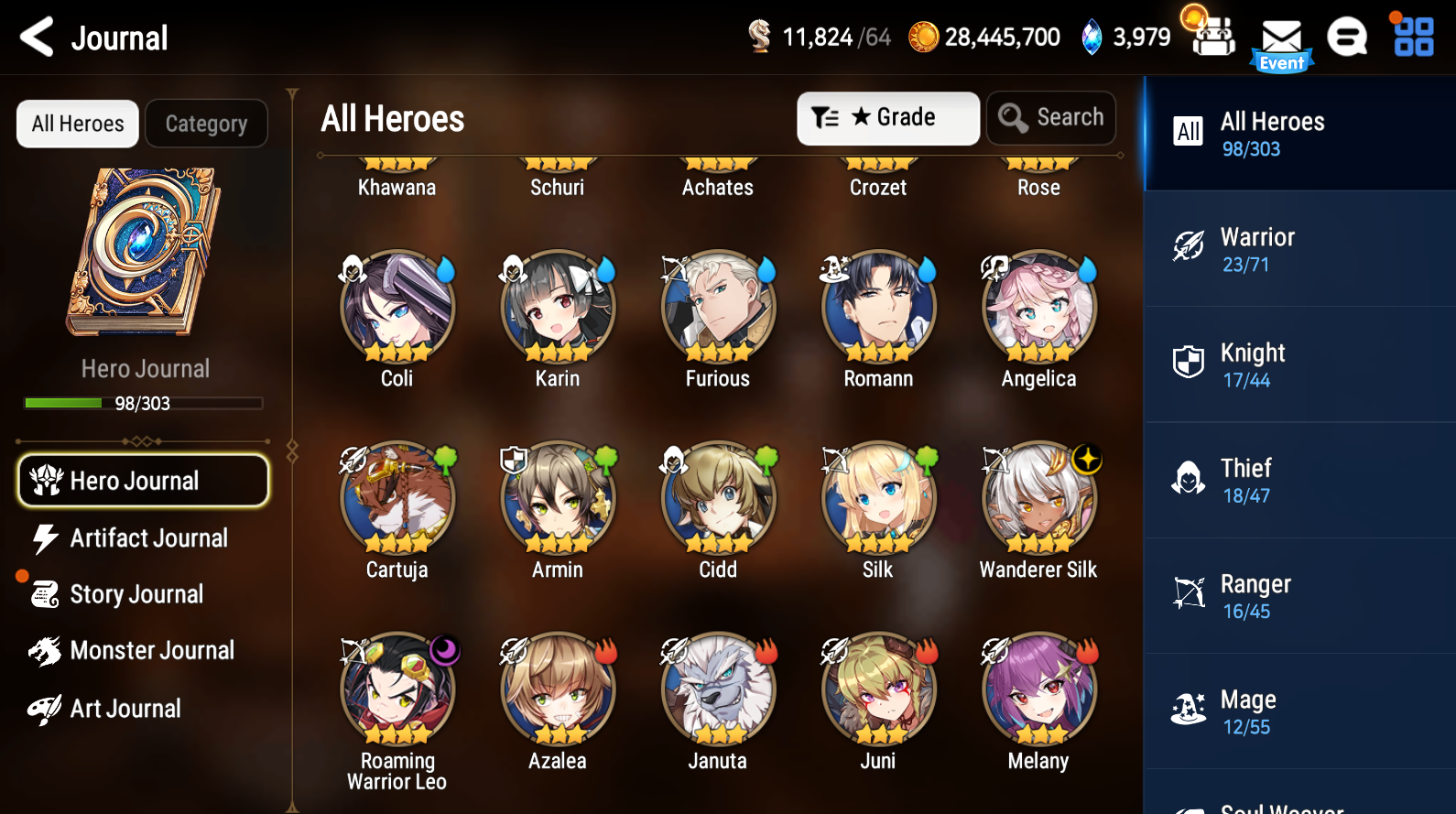
Task: Switch to the All Heroes tab
Action: coord(77,123)
